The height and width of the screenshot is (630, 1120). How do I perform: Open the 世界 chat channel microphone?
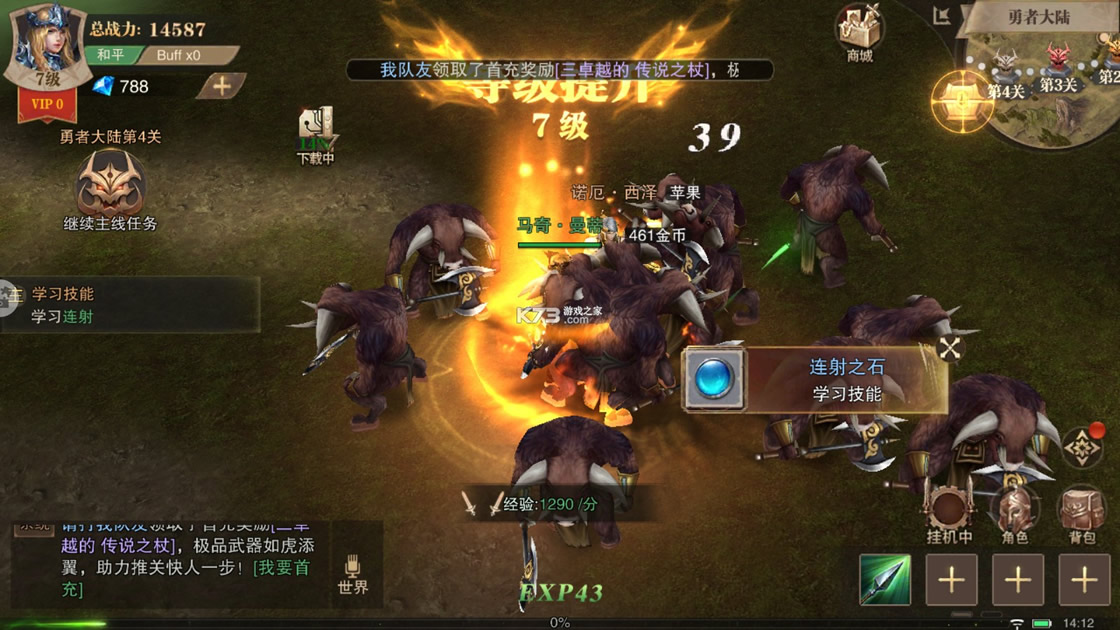(x=352, y=573)
